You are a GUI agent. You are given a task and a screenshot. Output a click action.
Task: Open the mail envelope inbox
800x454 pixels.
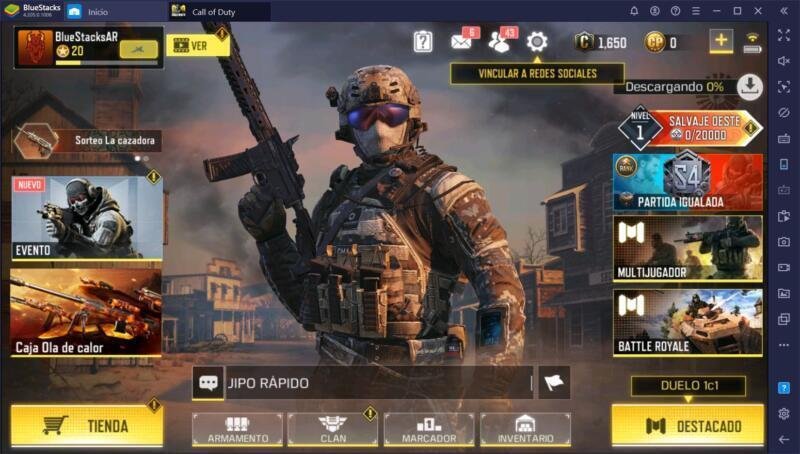tap(462, 42)
